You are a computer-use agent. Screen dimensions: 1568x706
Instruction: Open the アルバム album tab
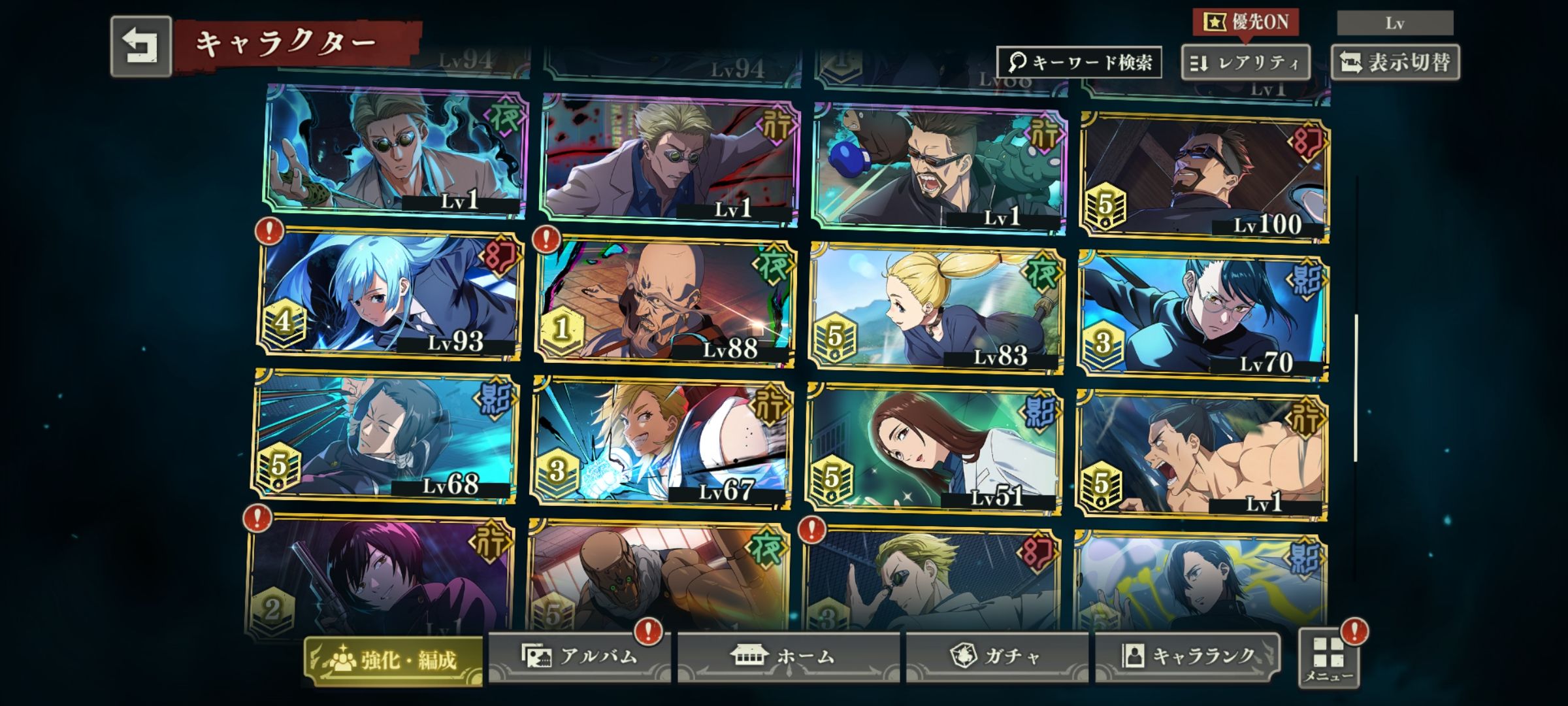click(580, 656)
